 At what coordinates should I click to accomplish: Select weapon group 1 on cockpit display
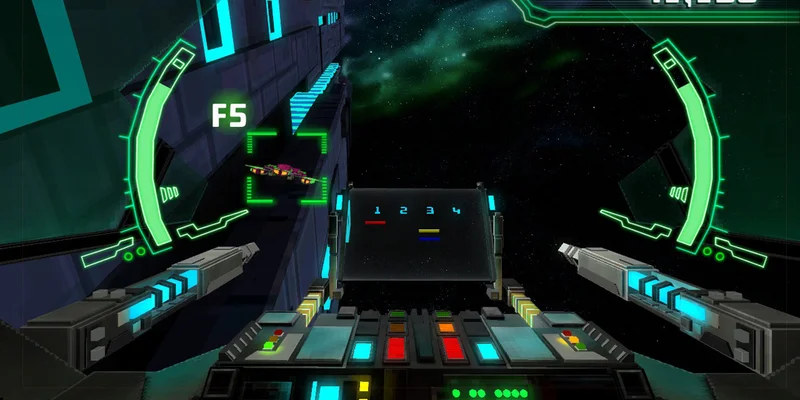376,211
